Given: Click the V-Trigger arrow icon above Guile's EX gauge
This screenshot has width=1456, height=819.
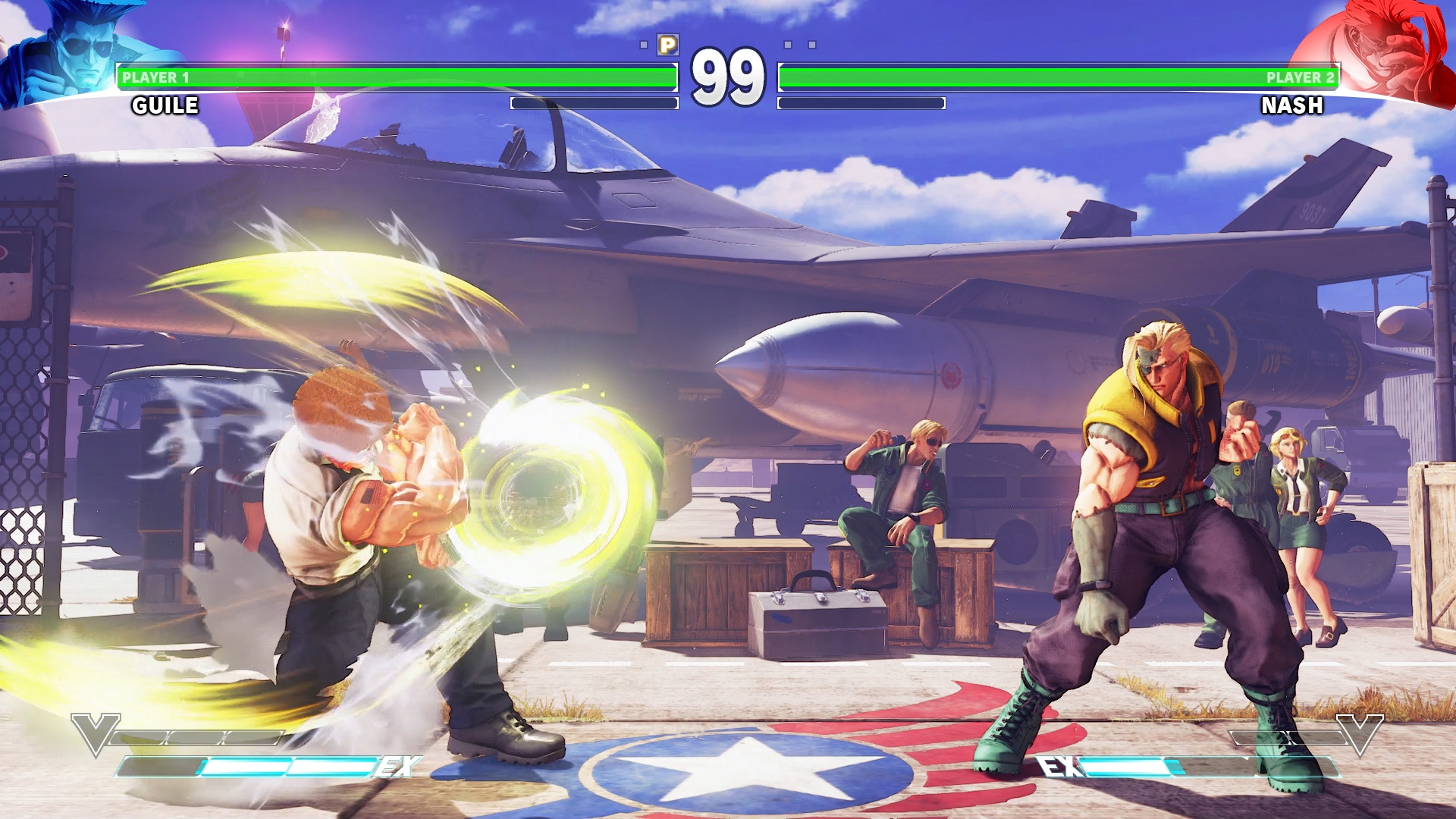Looking at the screenshot, I should tap(95, 733).
